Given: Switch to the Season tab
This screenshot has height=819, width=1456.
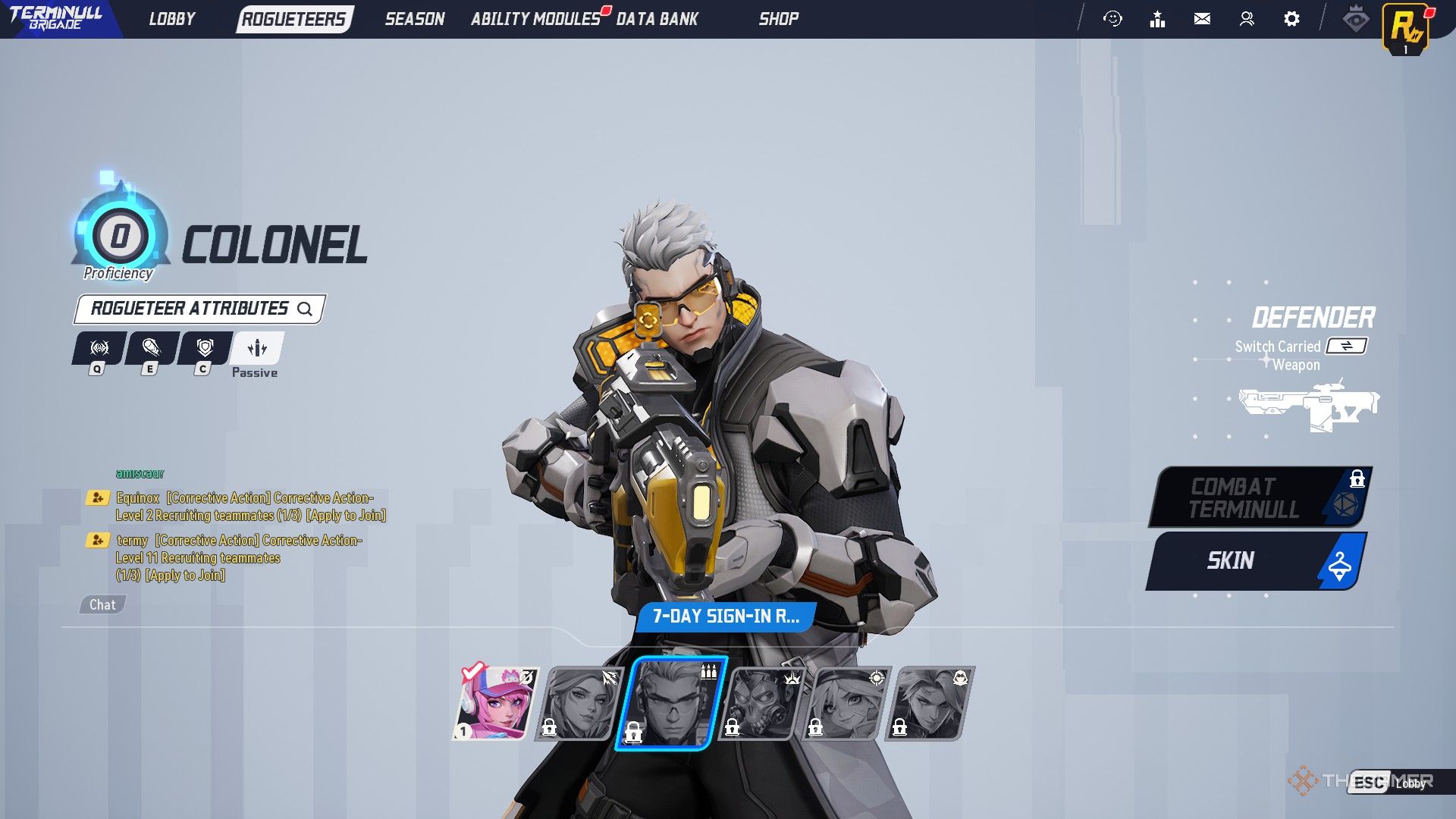Looking at the screenshot, I should (x=415, y=19).
